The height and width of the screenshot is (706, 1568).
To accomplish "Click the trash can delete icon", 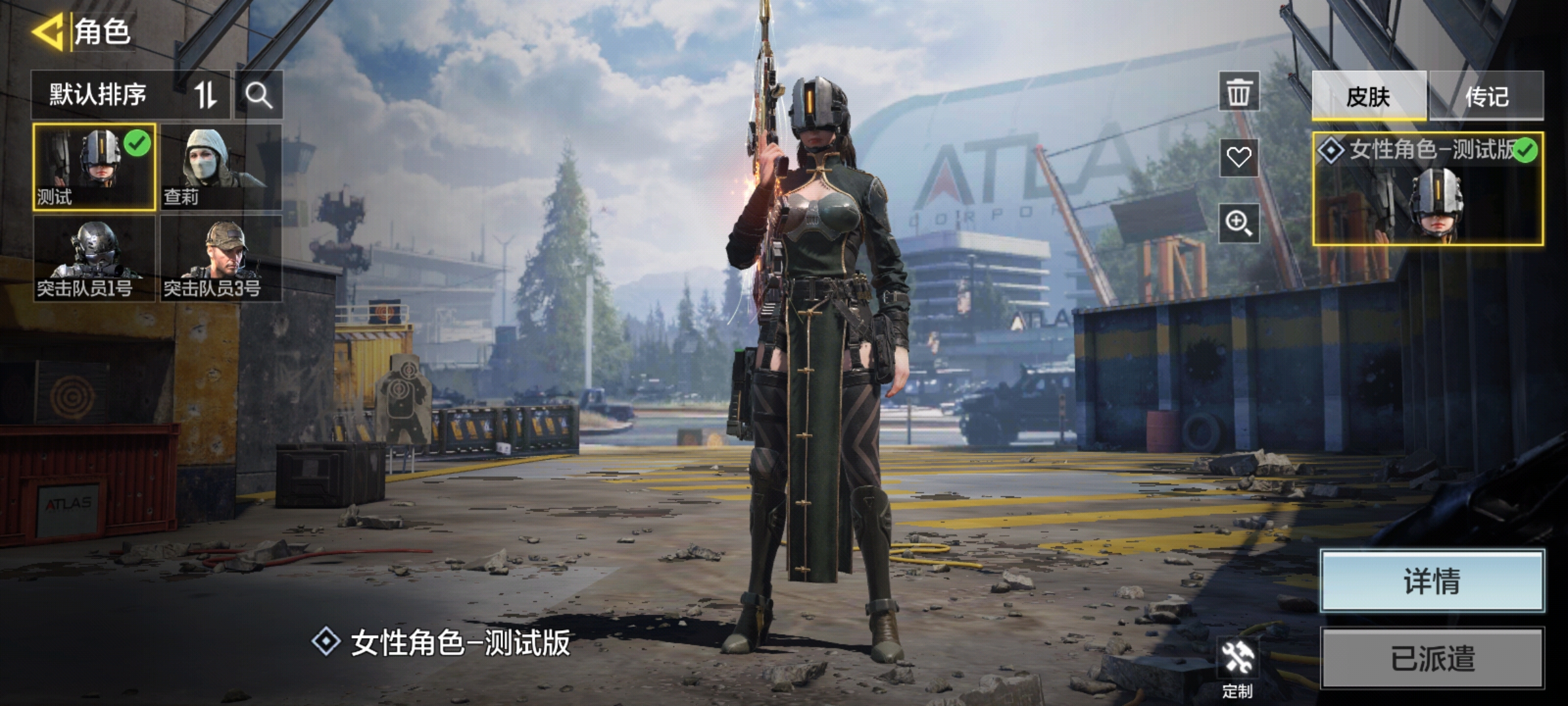I will coord(1238,92).
